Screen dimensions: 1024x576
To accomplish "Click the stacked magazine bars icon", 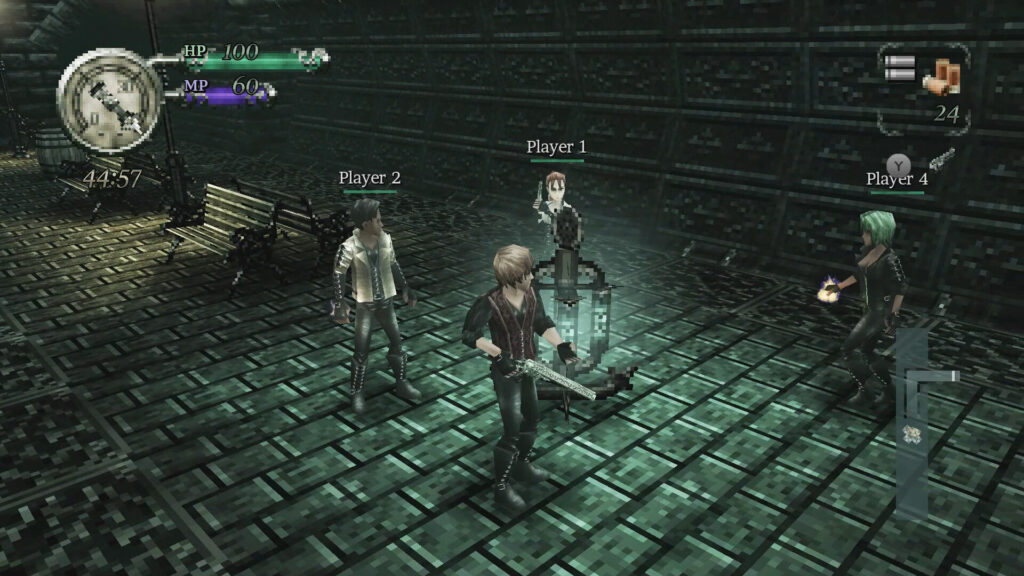I will 900,68.
